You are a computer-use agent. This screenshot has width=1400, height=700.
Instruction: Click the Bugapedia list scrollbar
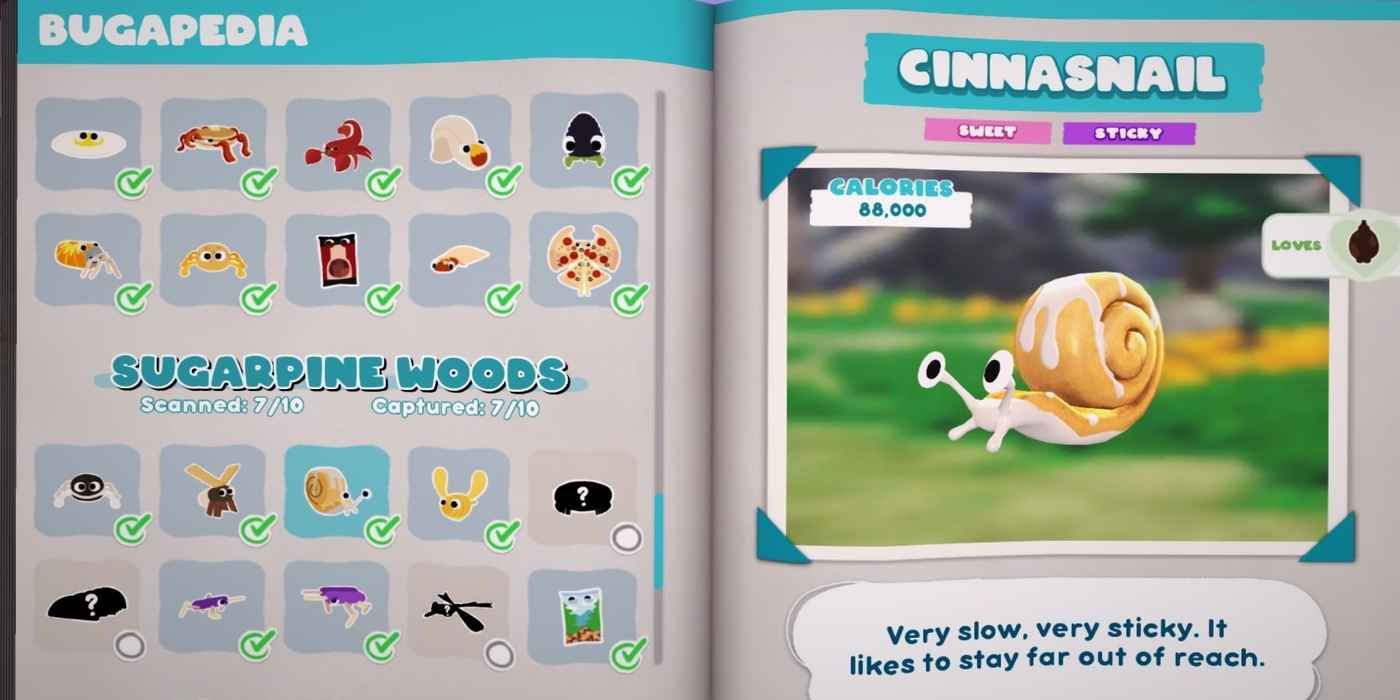point(659,540)
